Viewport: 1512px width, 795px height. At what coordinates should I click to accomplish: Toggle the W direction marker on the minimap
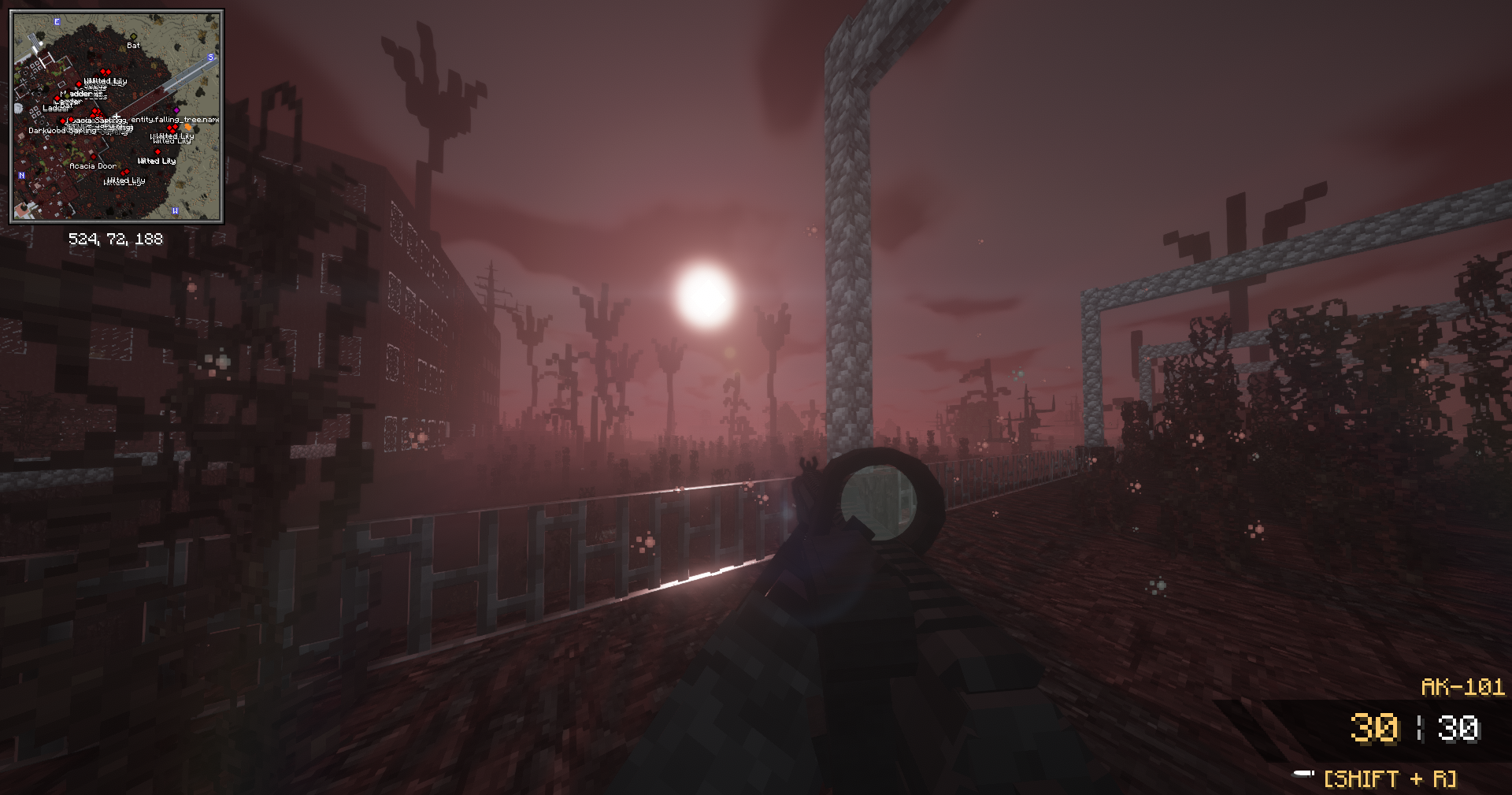click(x=176, y=210)
